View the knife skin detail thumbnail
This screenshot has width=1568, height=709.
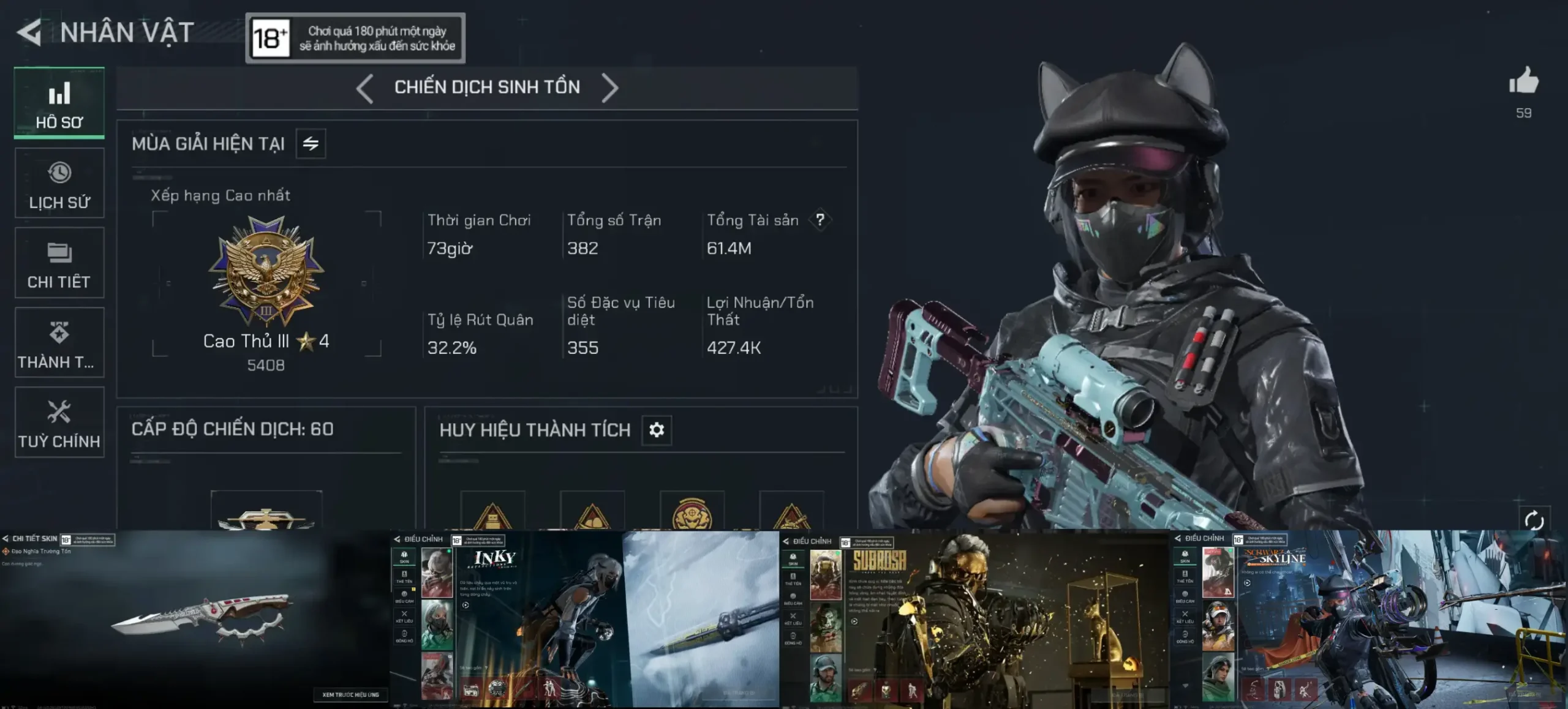[x=195, y=620]
